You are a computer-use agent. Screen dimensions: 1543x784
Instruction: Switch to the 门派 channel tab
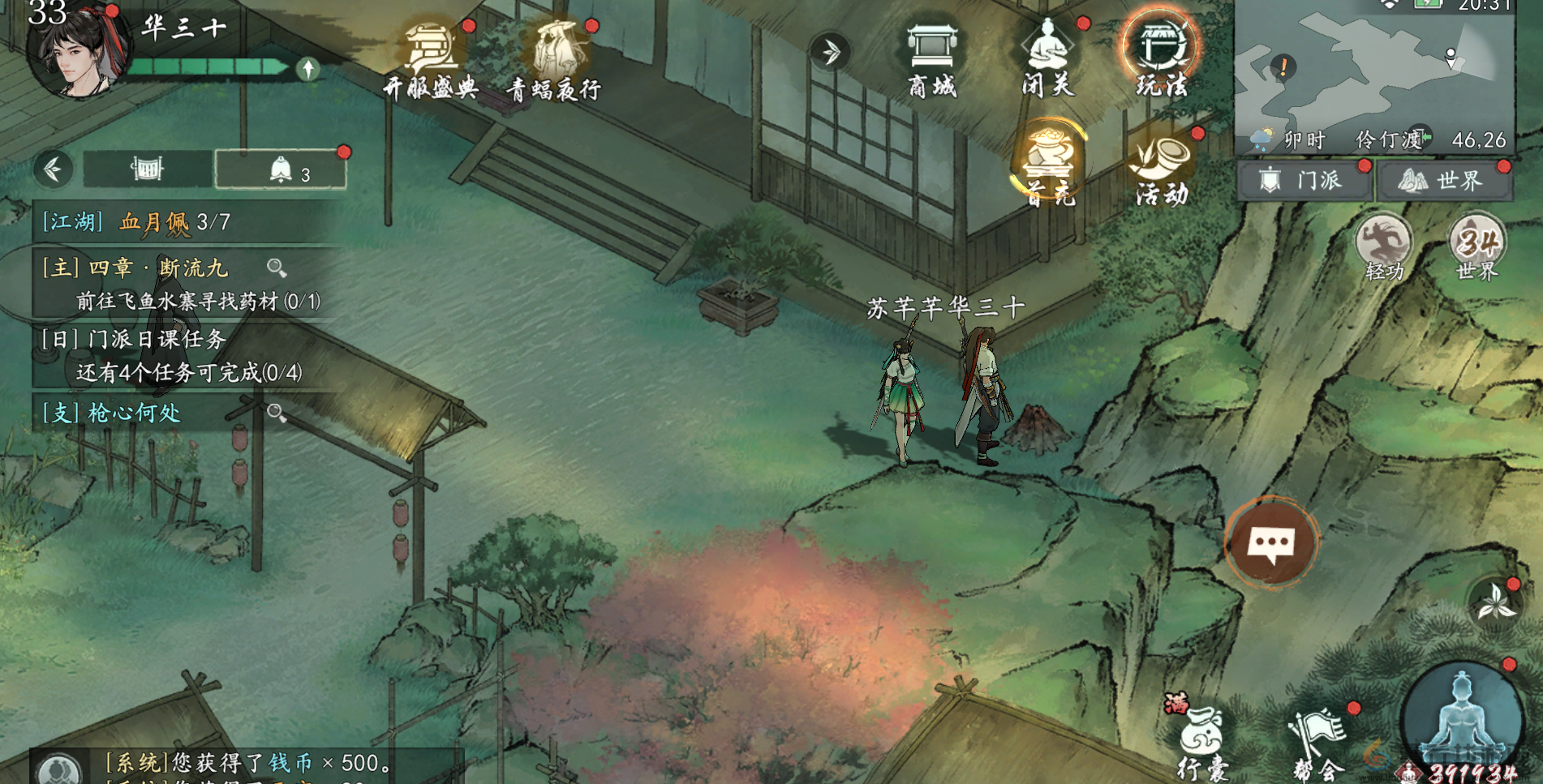click(x=1304, y=180)
